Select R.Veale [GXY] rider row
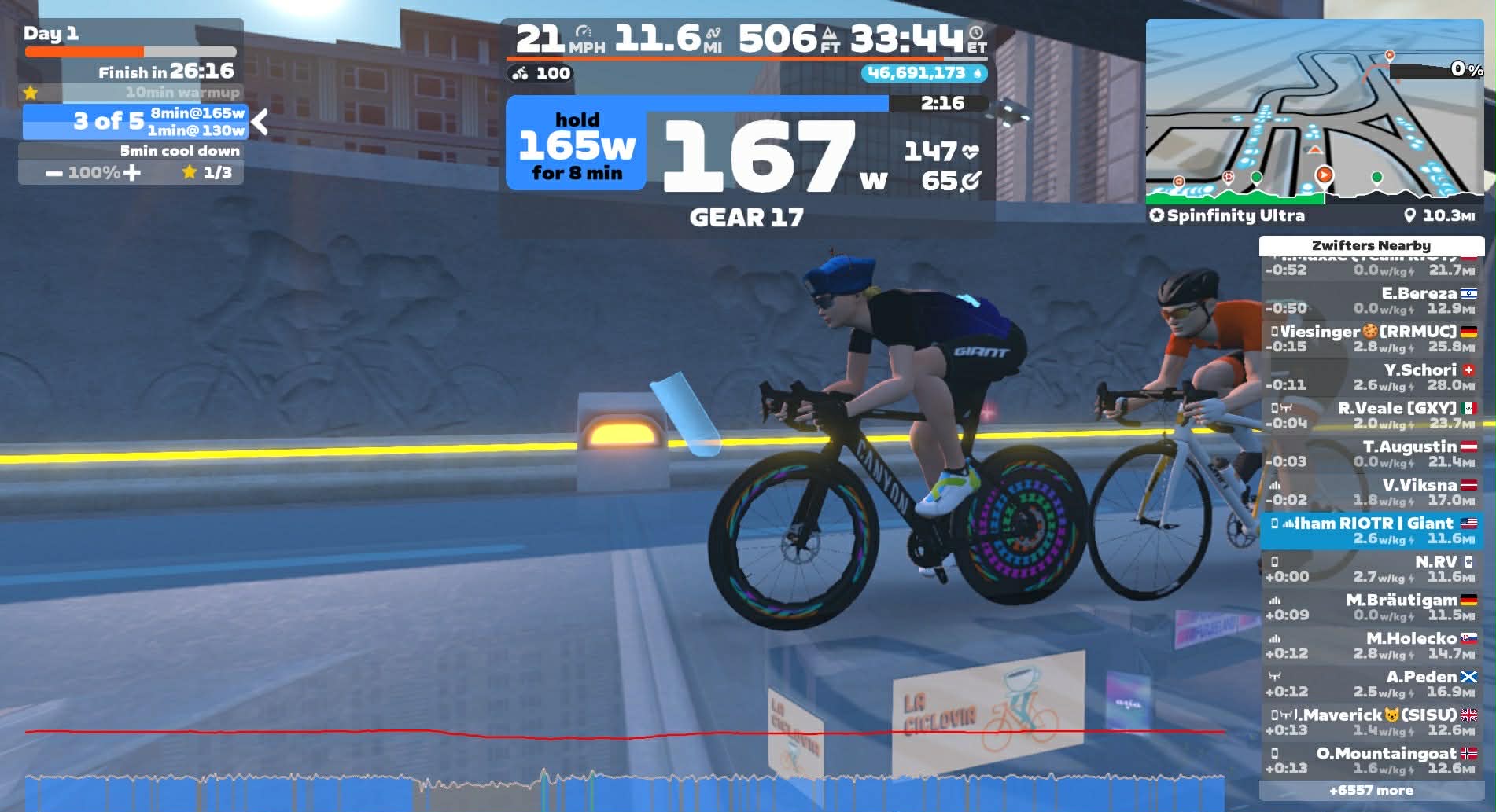 [1371, 416]
